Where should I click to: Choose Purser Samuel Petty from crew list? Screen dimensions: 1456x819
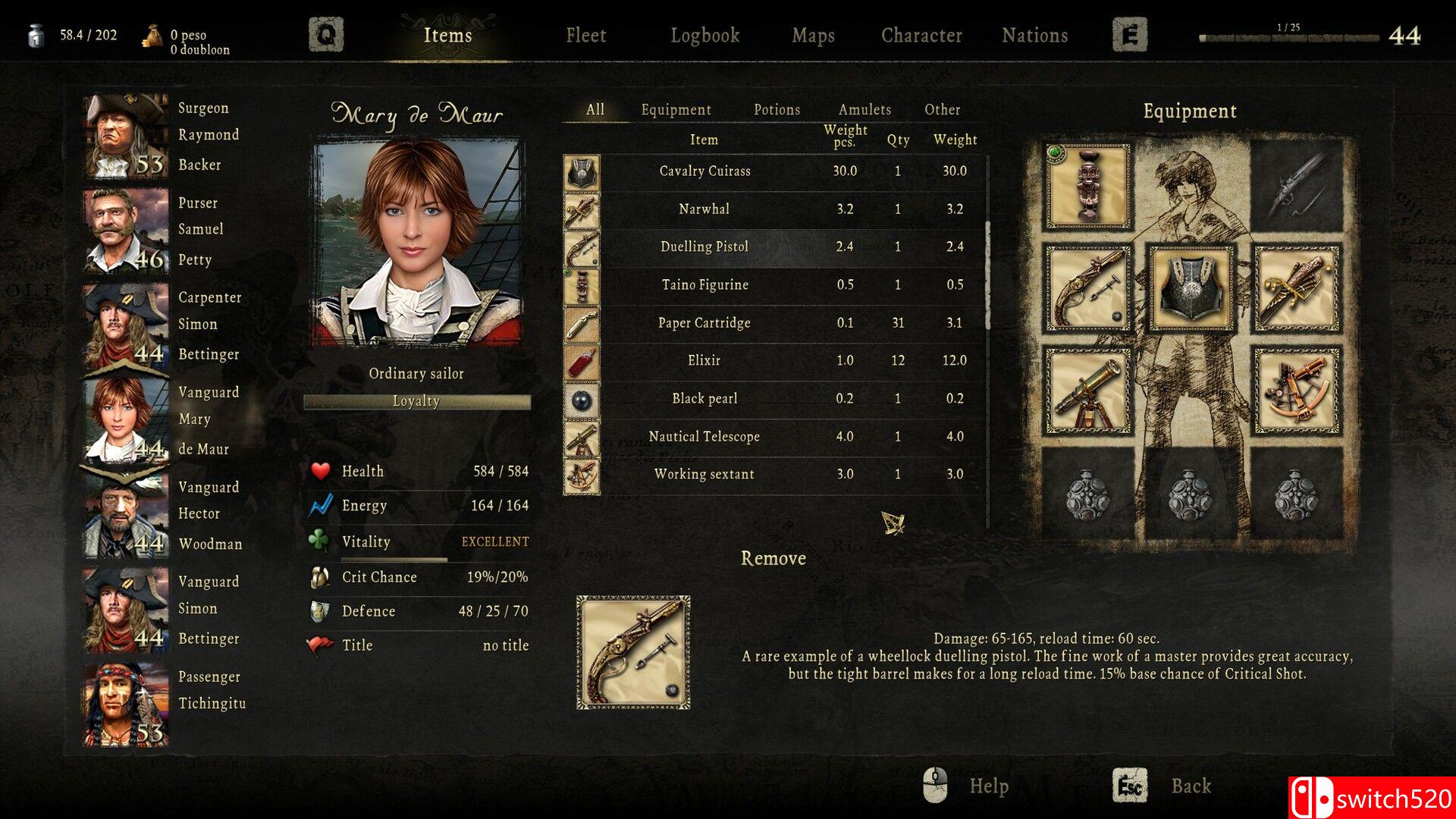(x=126, y=231)
